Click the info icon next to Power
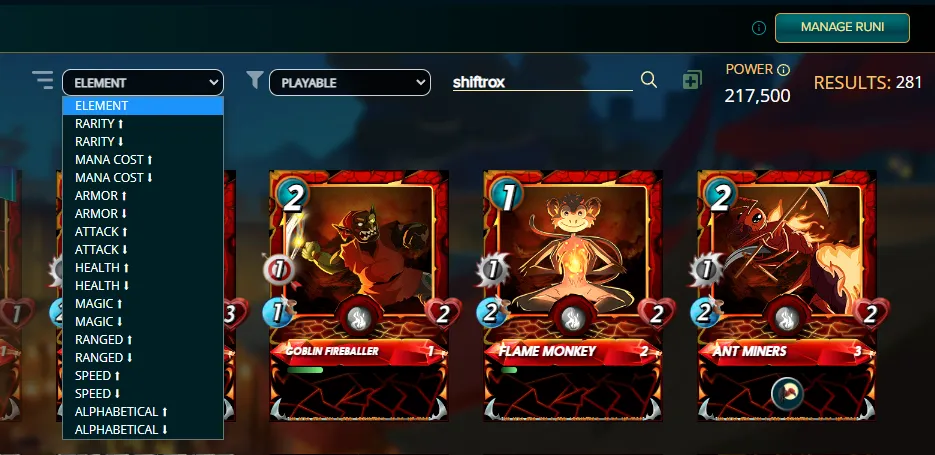Viewport: 935px width, 455px height. (784, 70)
